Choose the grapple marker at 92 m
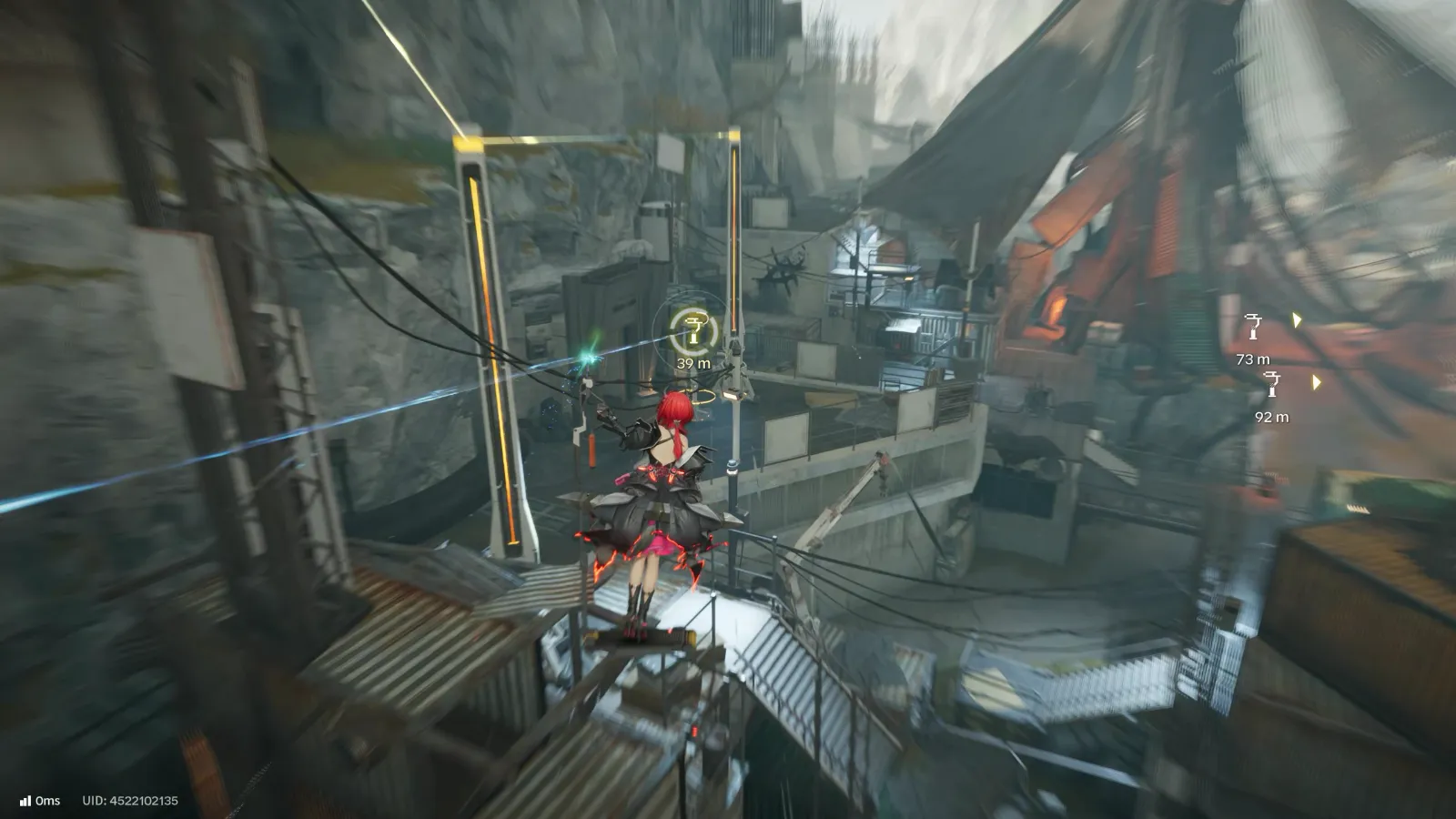 1272,385
